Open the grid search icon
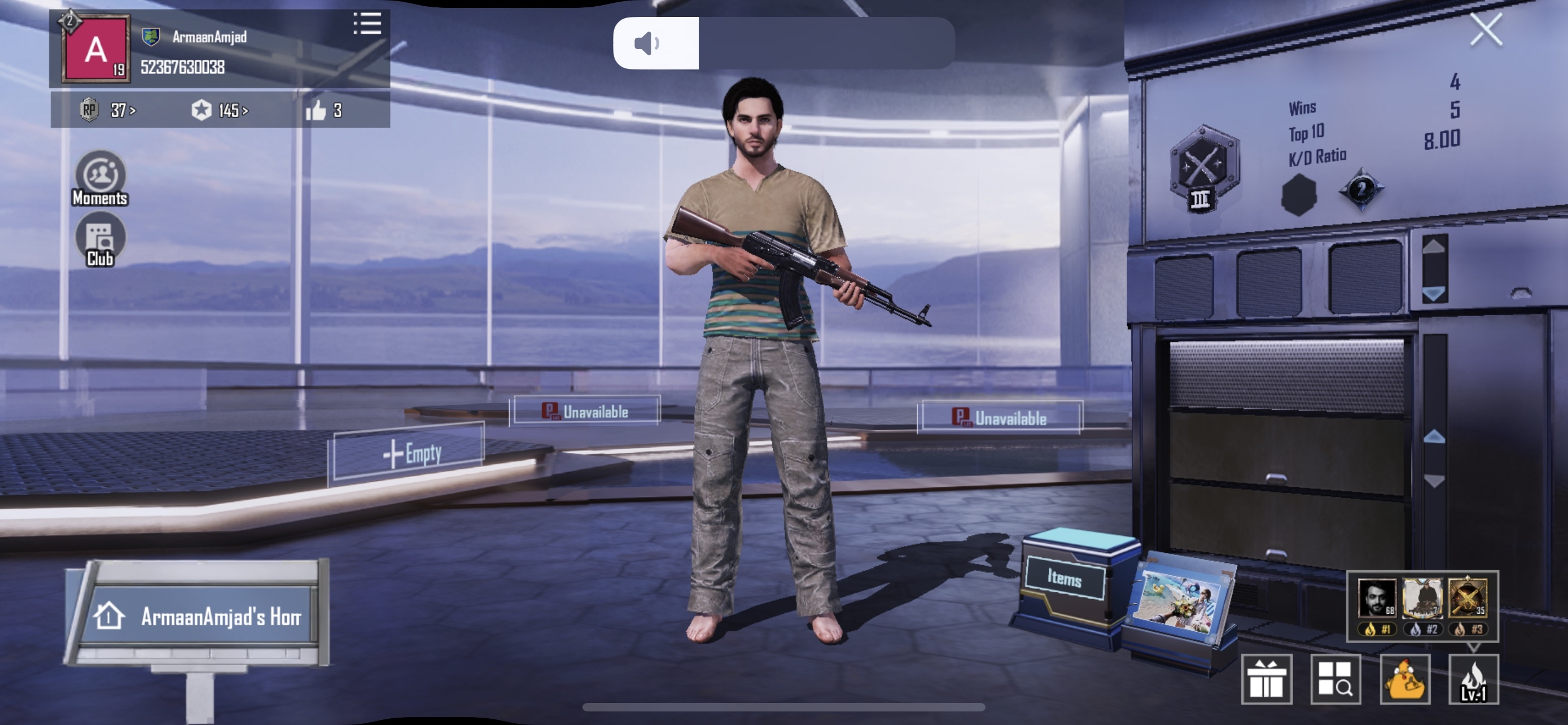The image size is (1568, 725). click(x=1335, y=679)
